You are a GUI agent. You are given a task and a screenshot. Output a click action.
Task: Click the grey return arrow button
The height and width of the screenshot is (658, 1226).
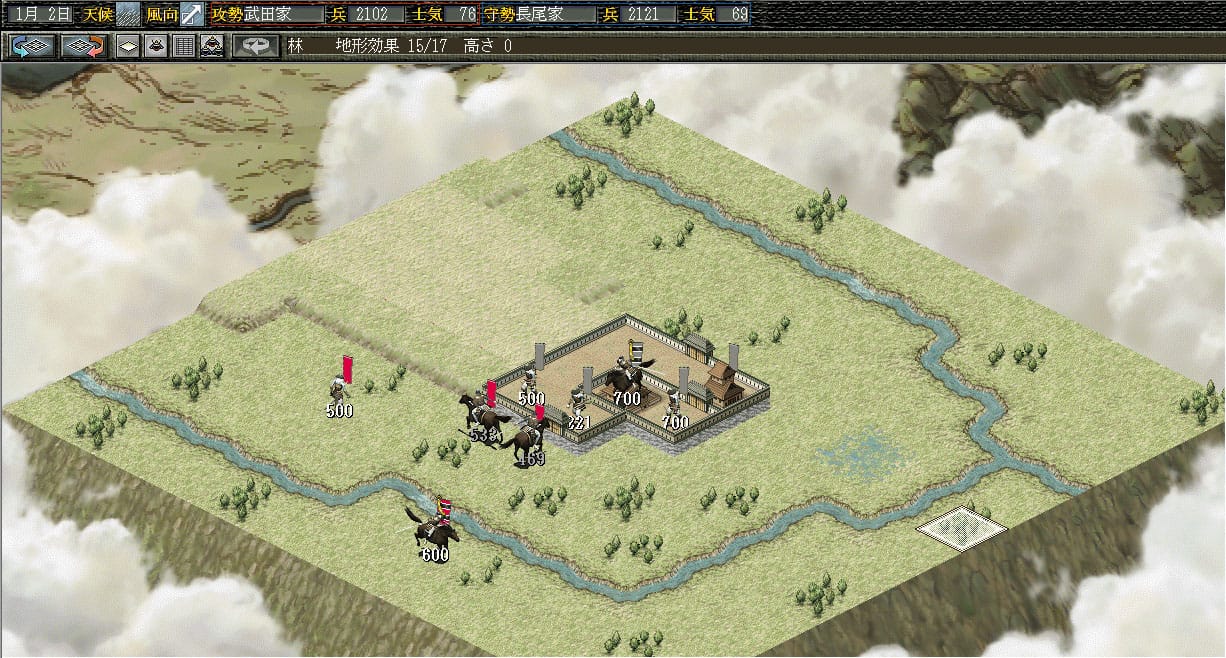coord(256,46)
